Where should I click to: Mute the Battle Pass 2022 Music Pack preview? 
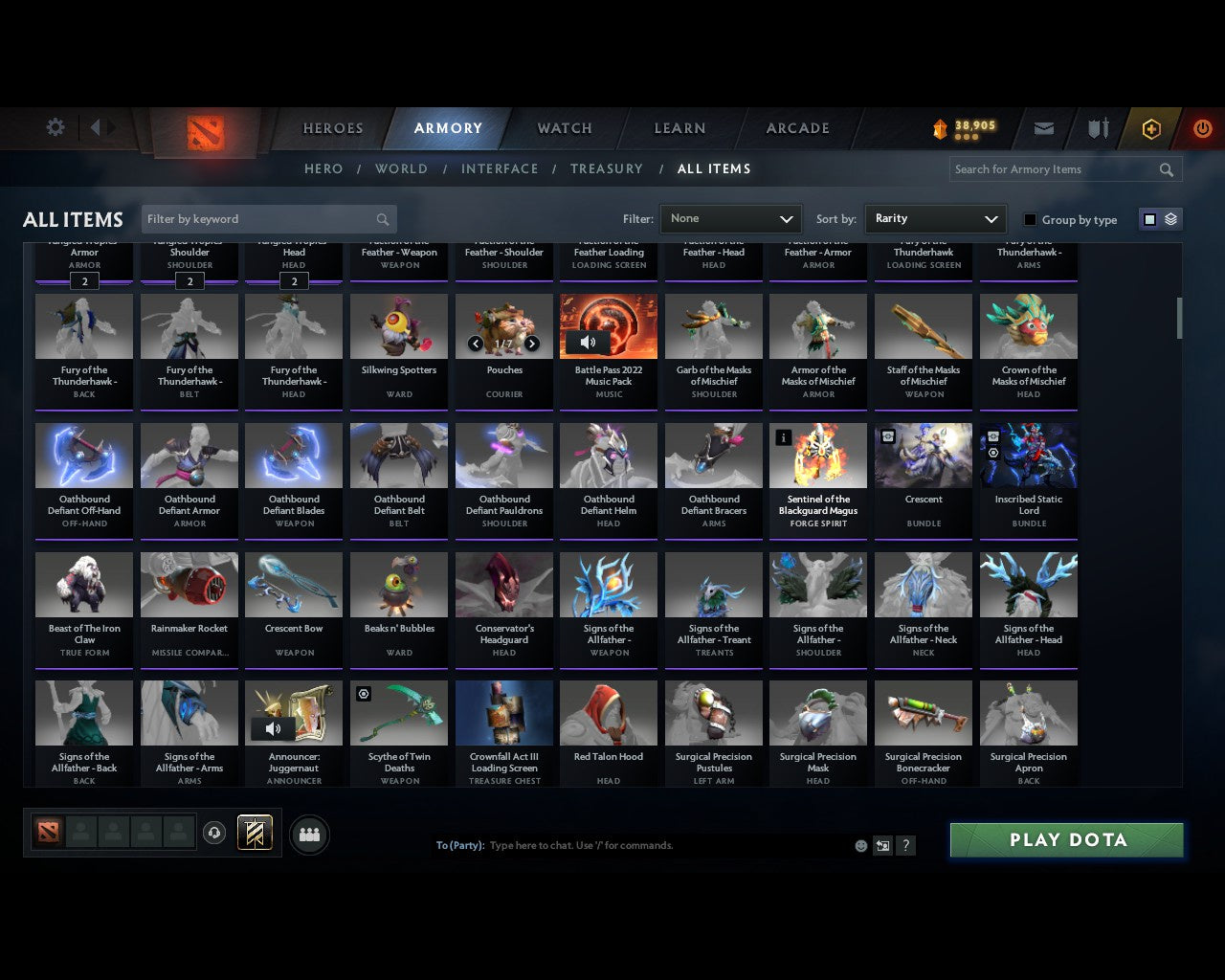(x=587, y=341)
